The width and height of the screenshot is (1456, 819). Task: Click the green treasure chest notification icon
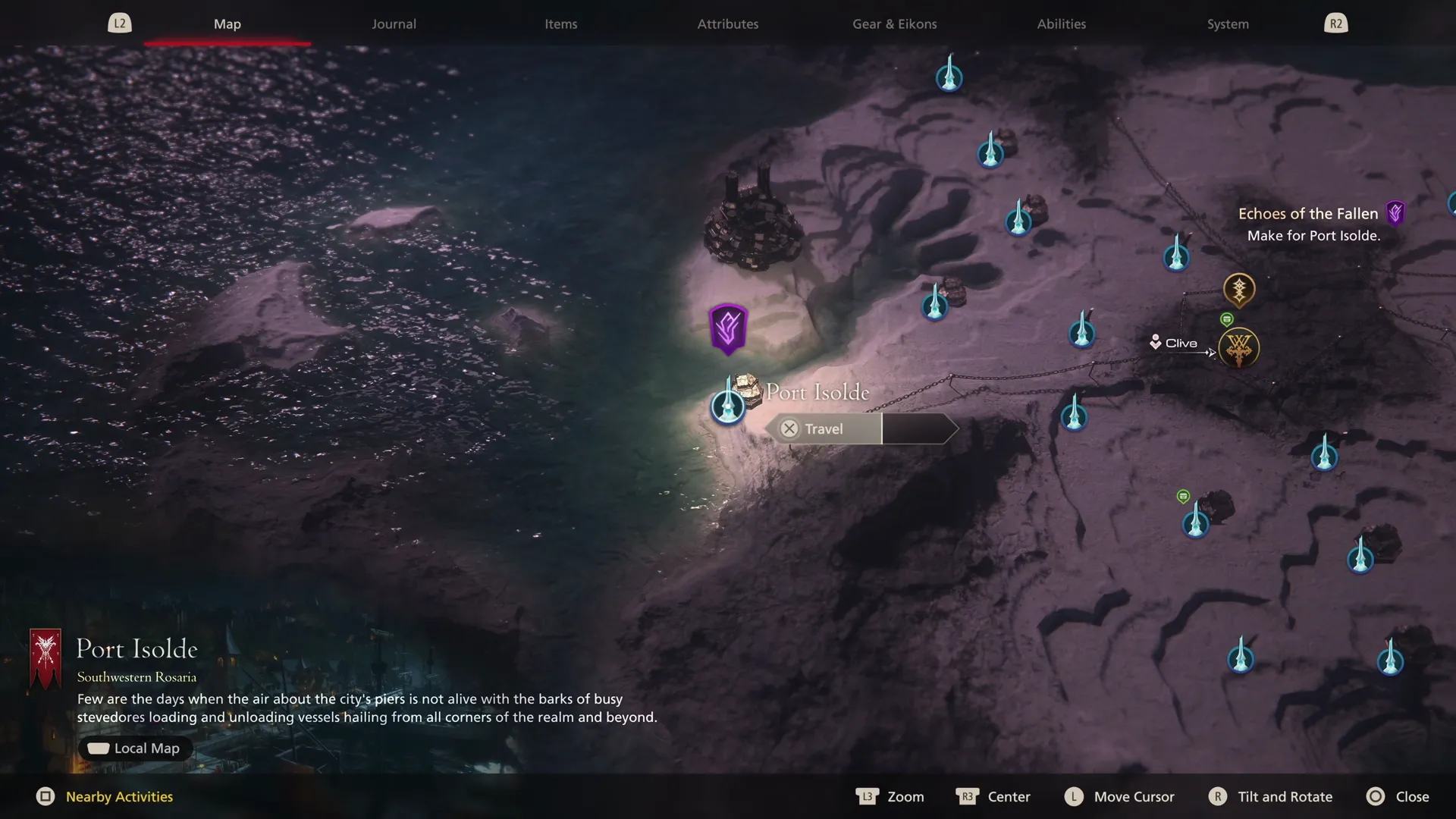[1228, 319]
